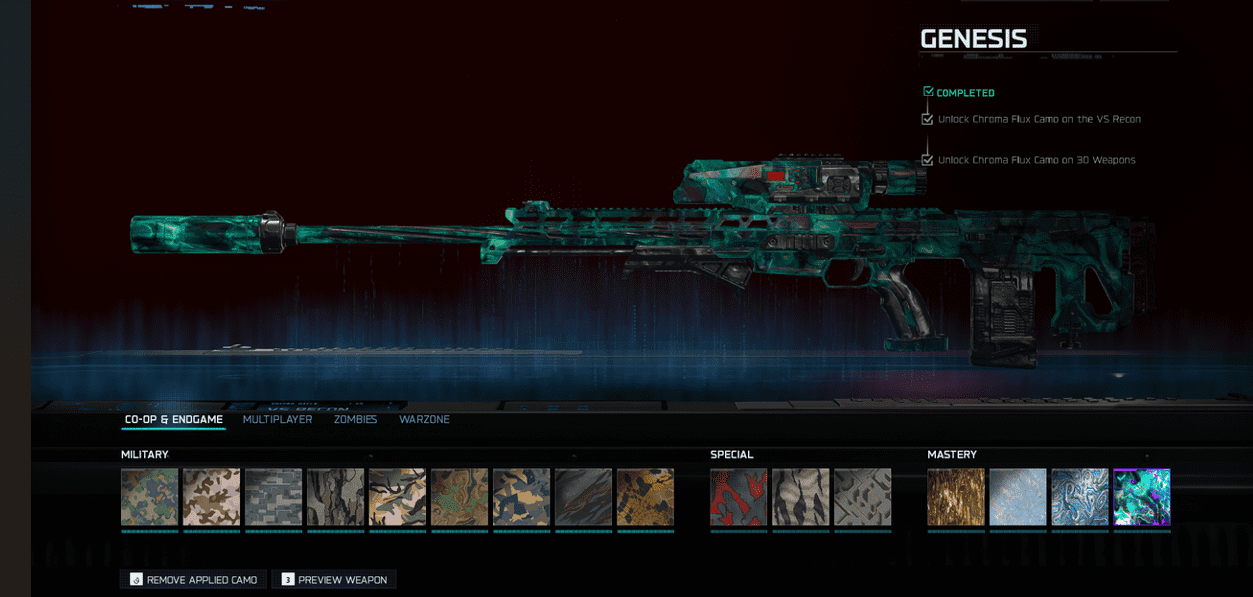
Task: Select the orange and black scale camo
Action: pos(645,497)
